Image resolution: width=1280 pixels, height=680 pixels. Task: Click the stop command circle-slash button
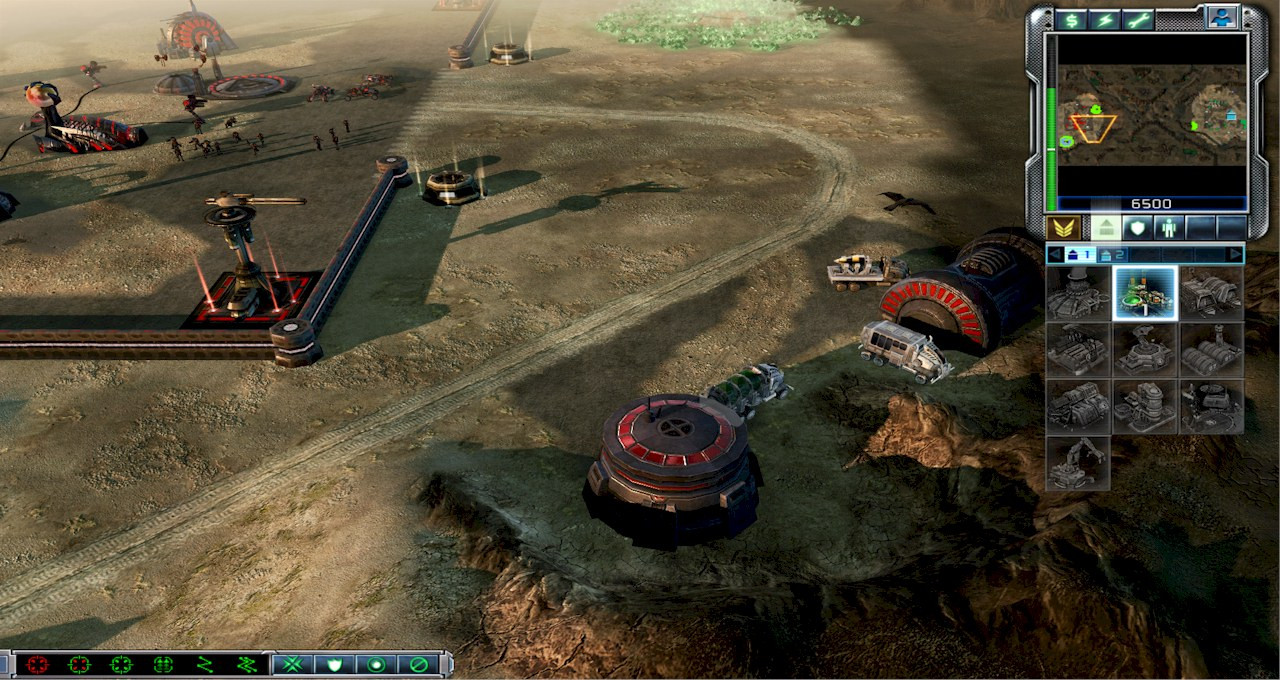419,664
